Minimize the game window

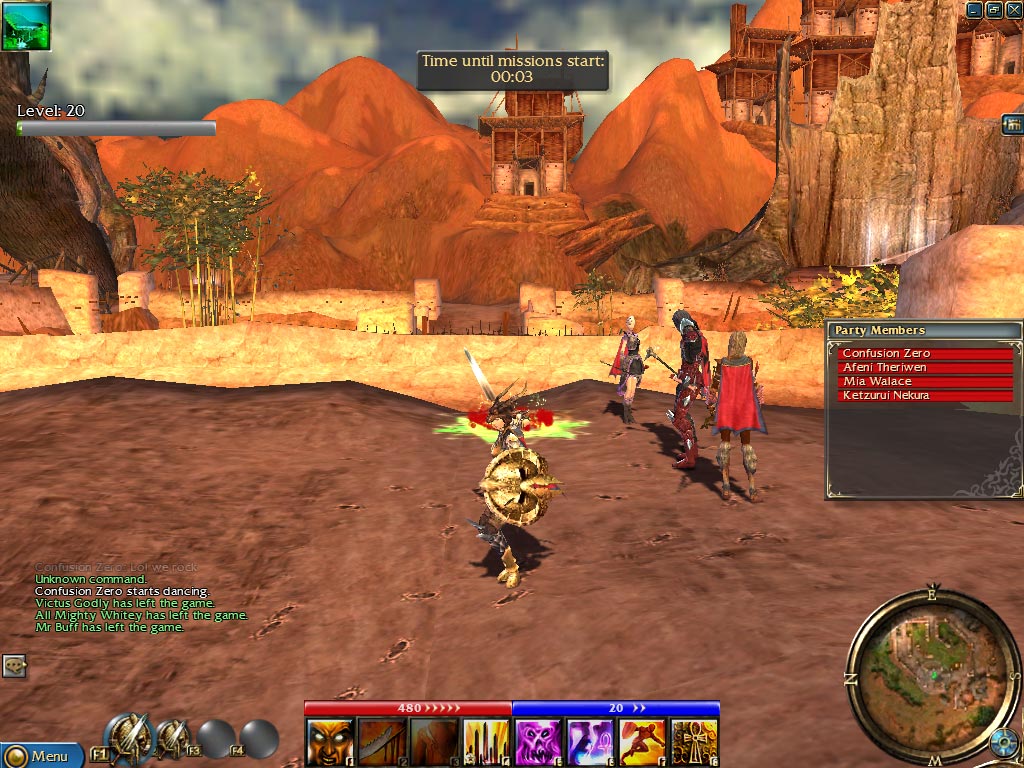975,9
